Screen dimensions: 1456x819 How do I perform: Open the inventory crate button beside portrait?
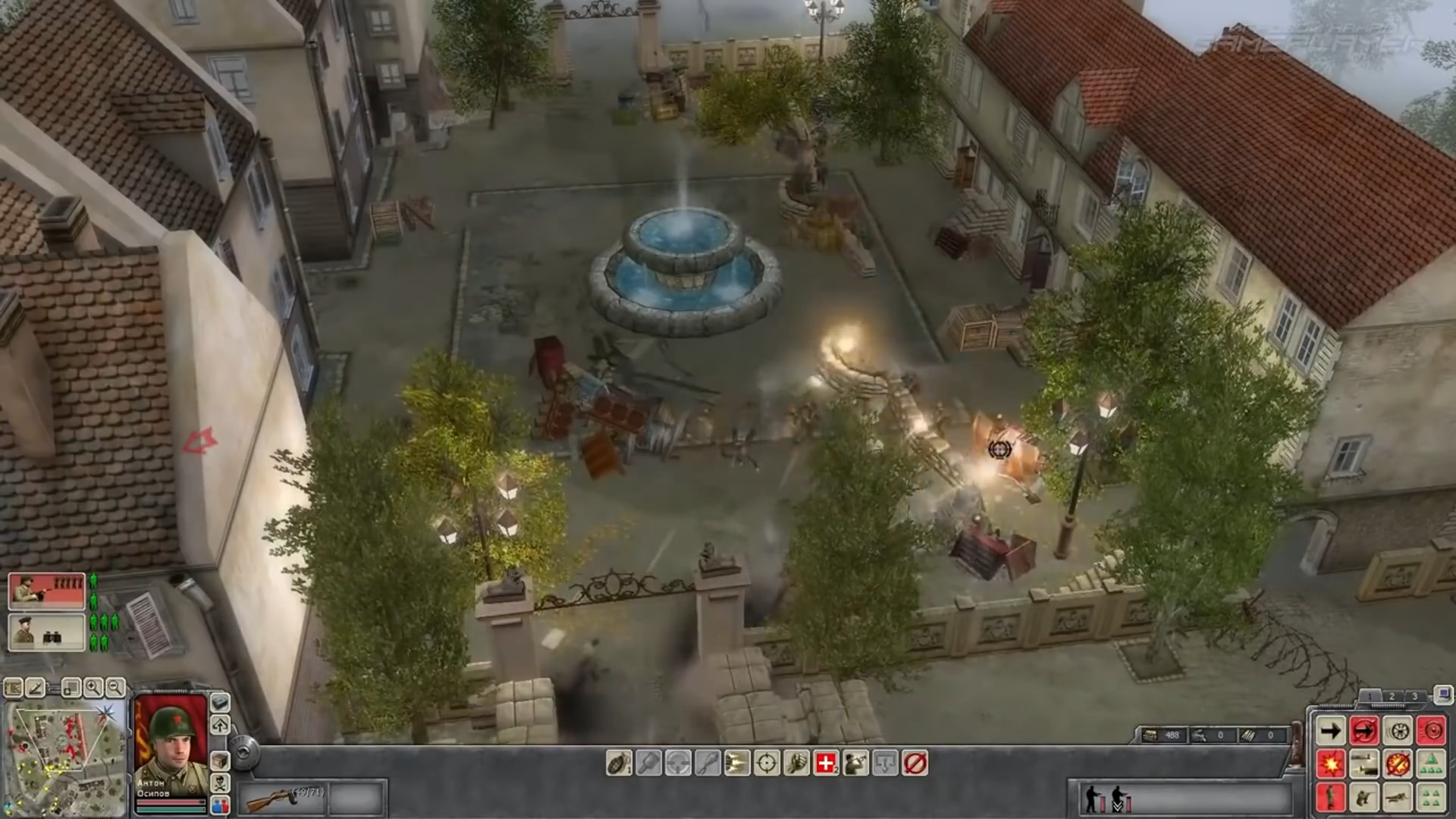coord(220,759)
